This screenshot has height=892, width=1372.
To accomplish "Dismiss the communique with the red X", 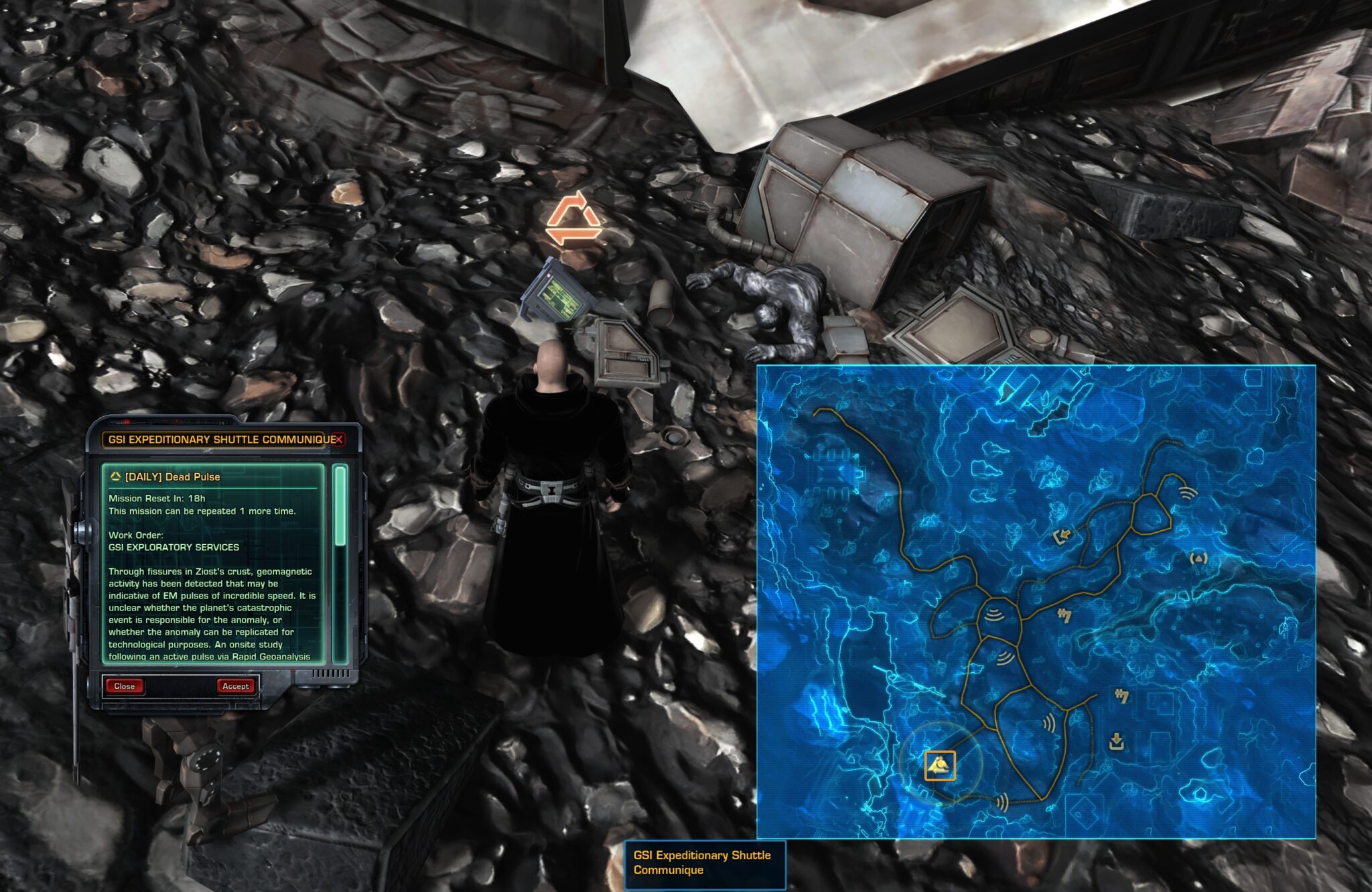I will (338, 440).
